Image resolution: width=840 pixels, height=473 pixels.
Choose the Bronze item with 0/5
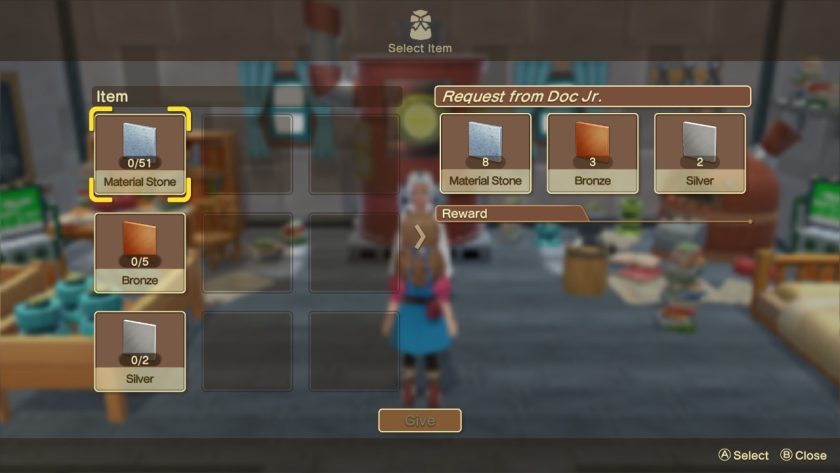pyautogui.click(x=139, y=252)
